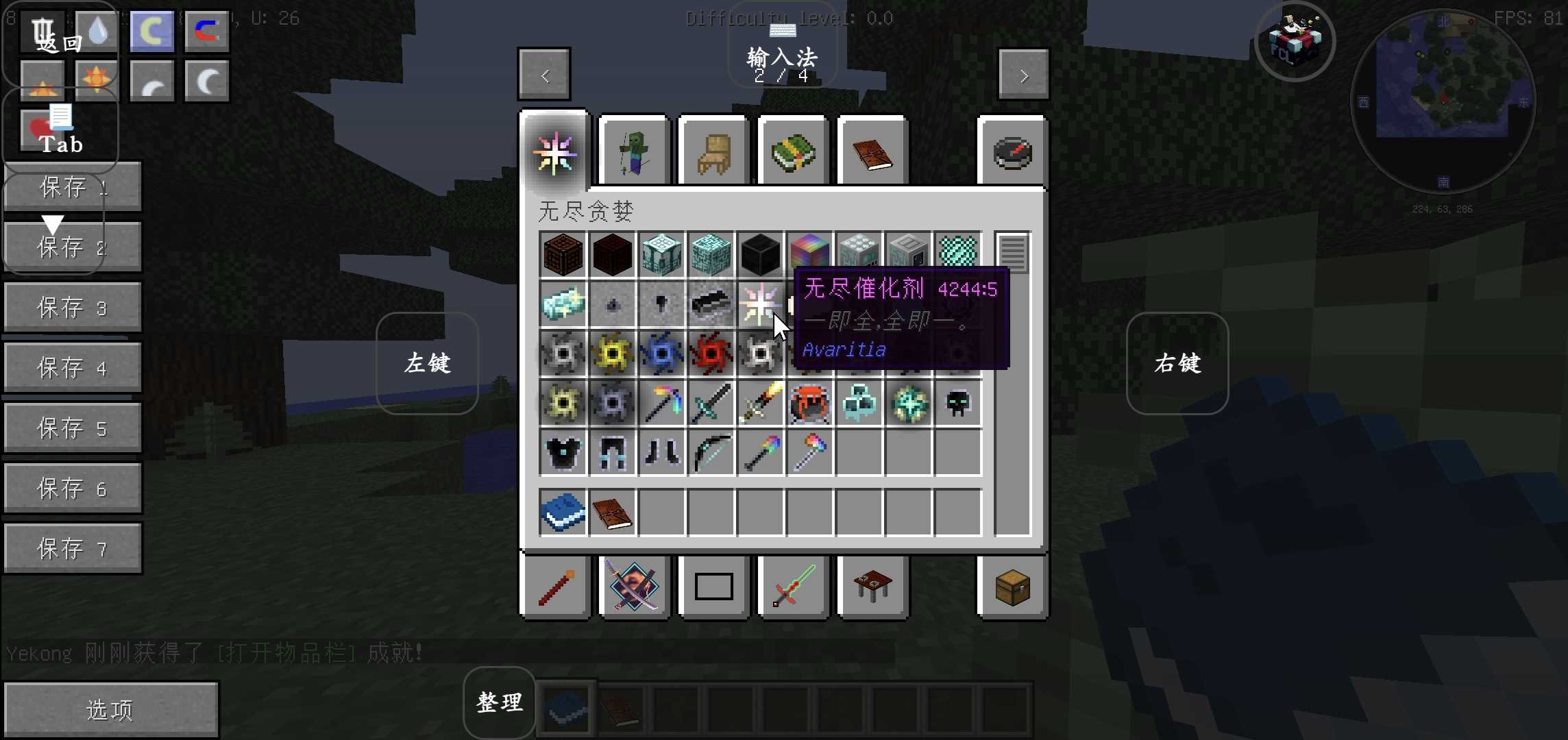Activate the 整理 sort button

pos(499,702)
